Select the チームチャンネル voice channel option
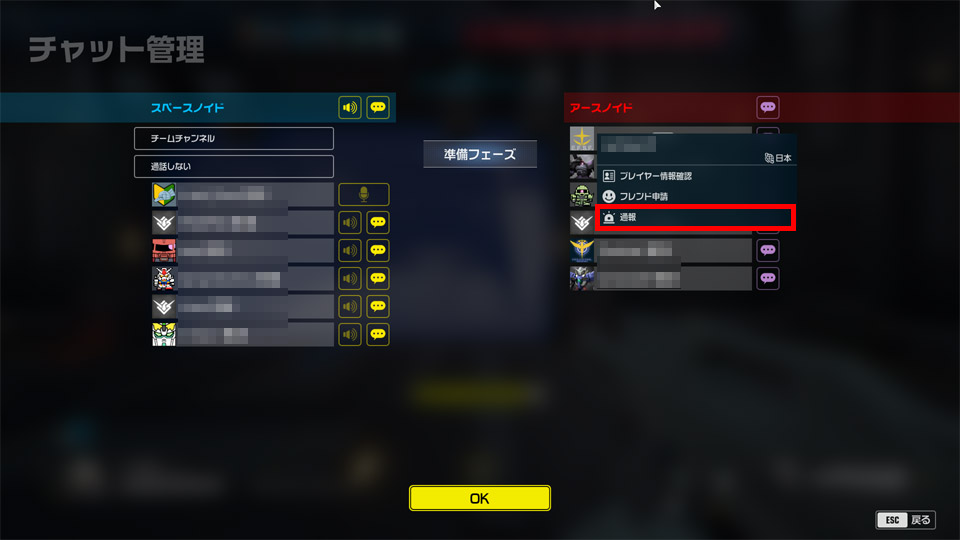 (x=234, y=138)
